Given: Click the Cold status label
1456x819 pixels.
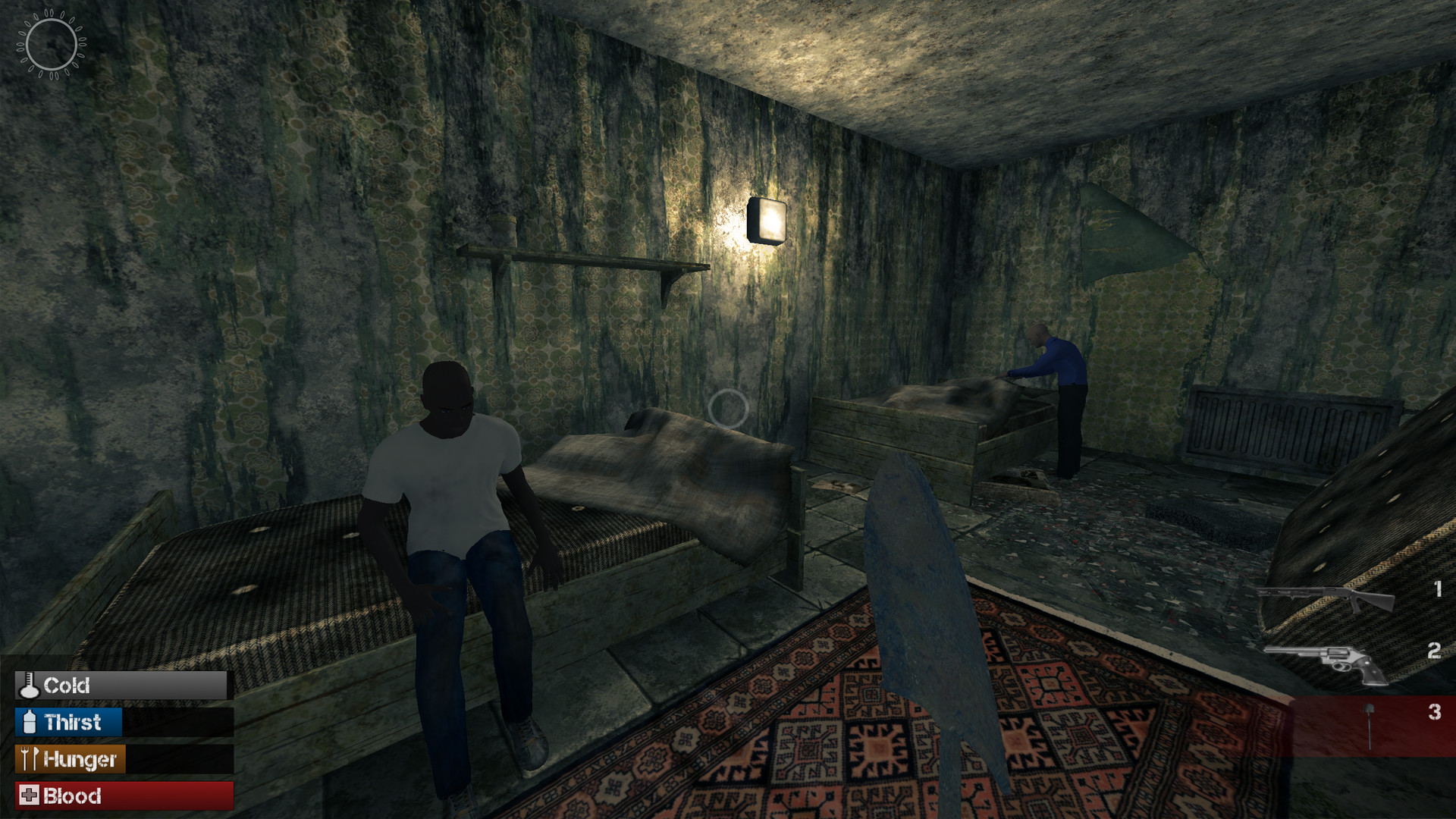Looking at the screenshot, I should tap(67, 686).
